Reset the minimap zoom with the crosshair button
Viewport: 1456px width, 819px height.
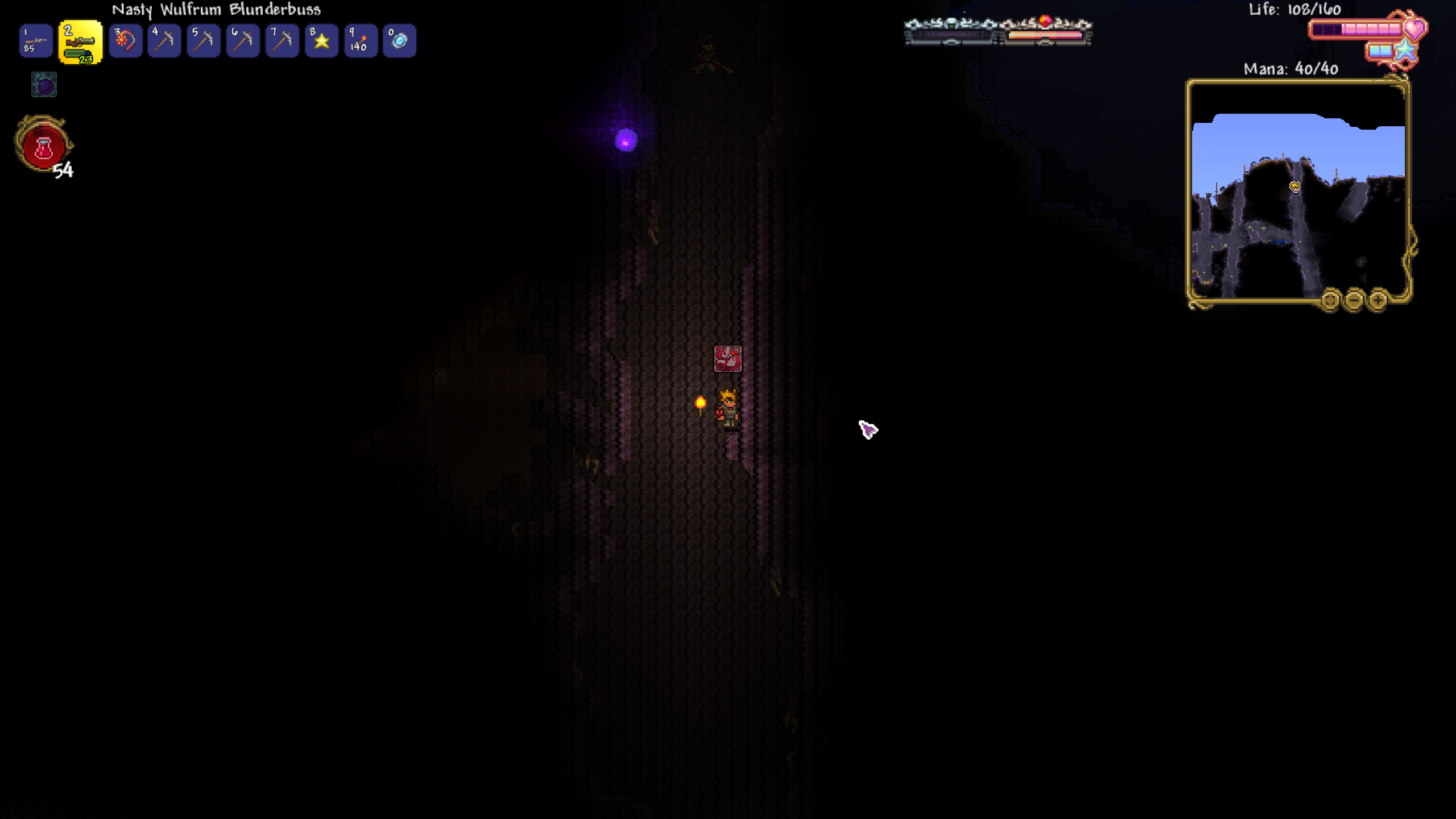coord(1330,299)
